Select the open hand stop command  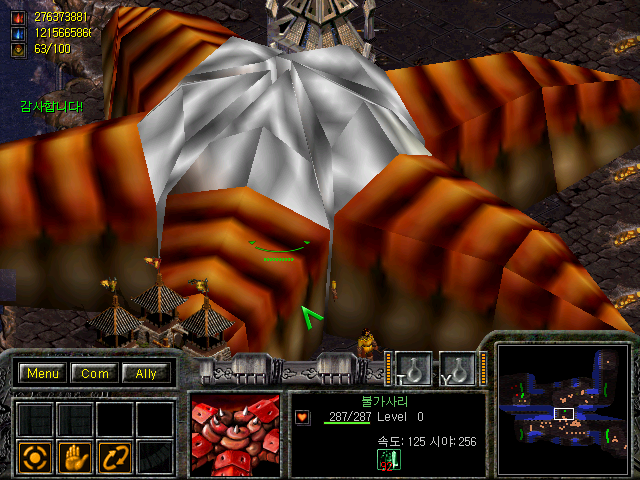point(74,457)
